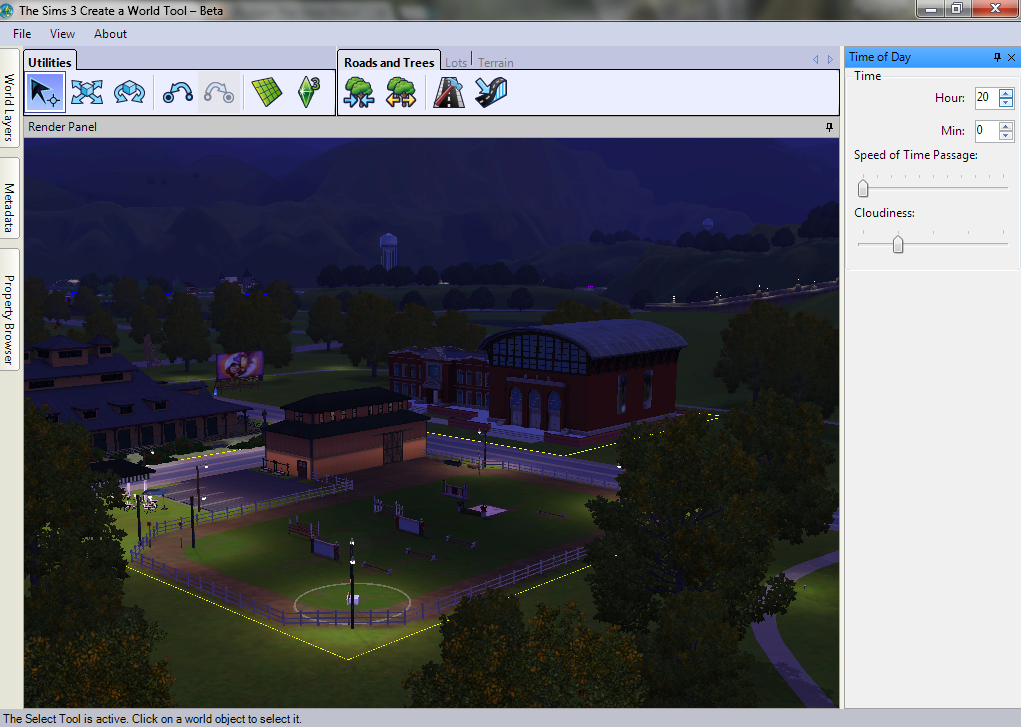Expand the World Layers side panel

9,107
